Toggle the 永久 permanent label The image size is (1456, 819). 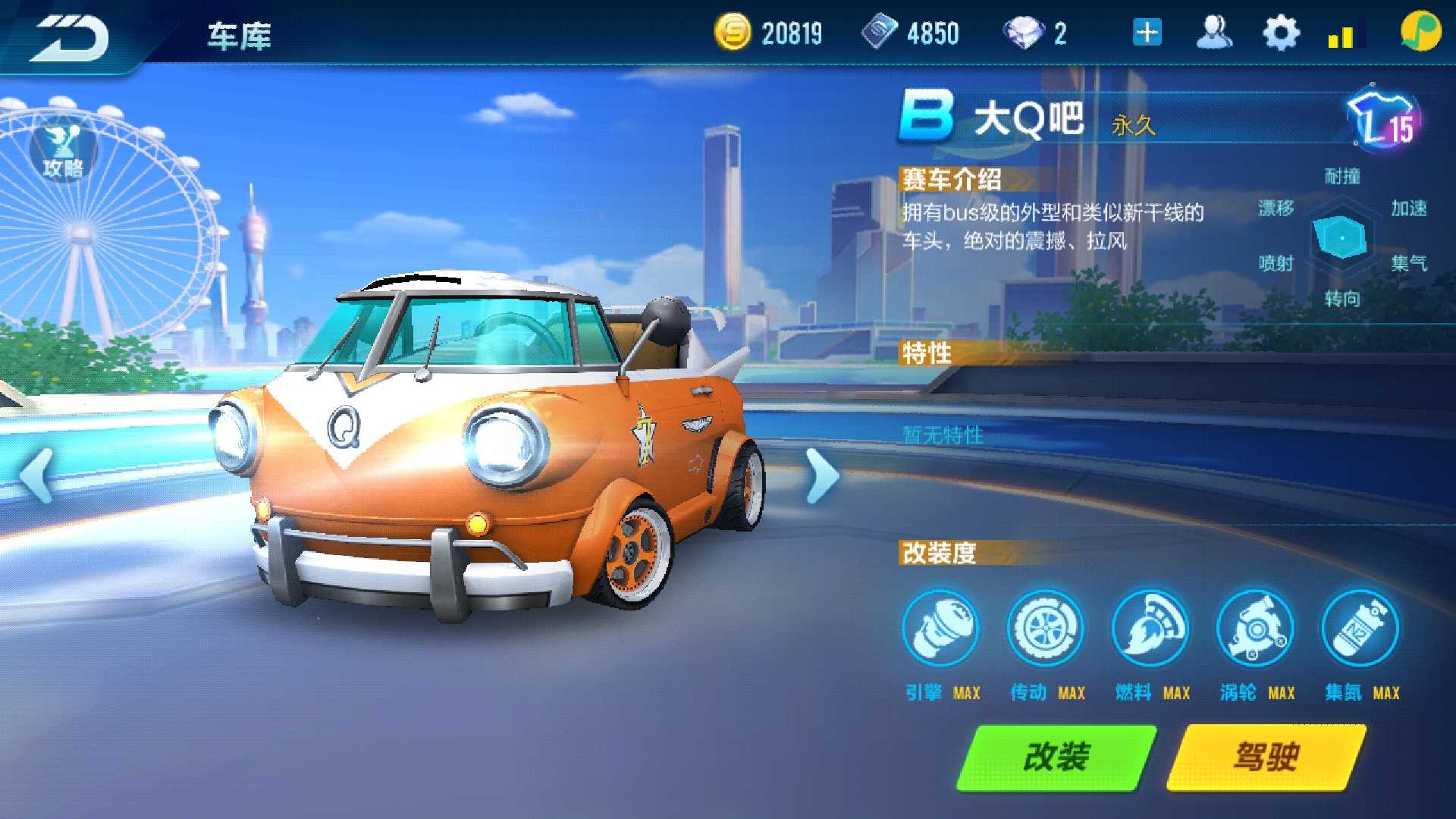[1134, 127]
